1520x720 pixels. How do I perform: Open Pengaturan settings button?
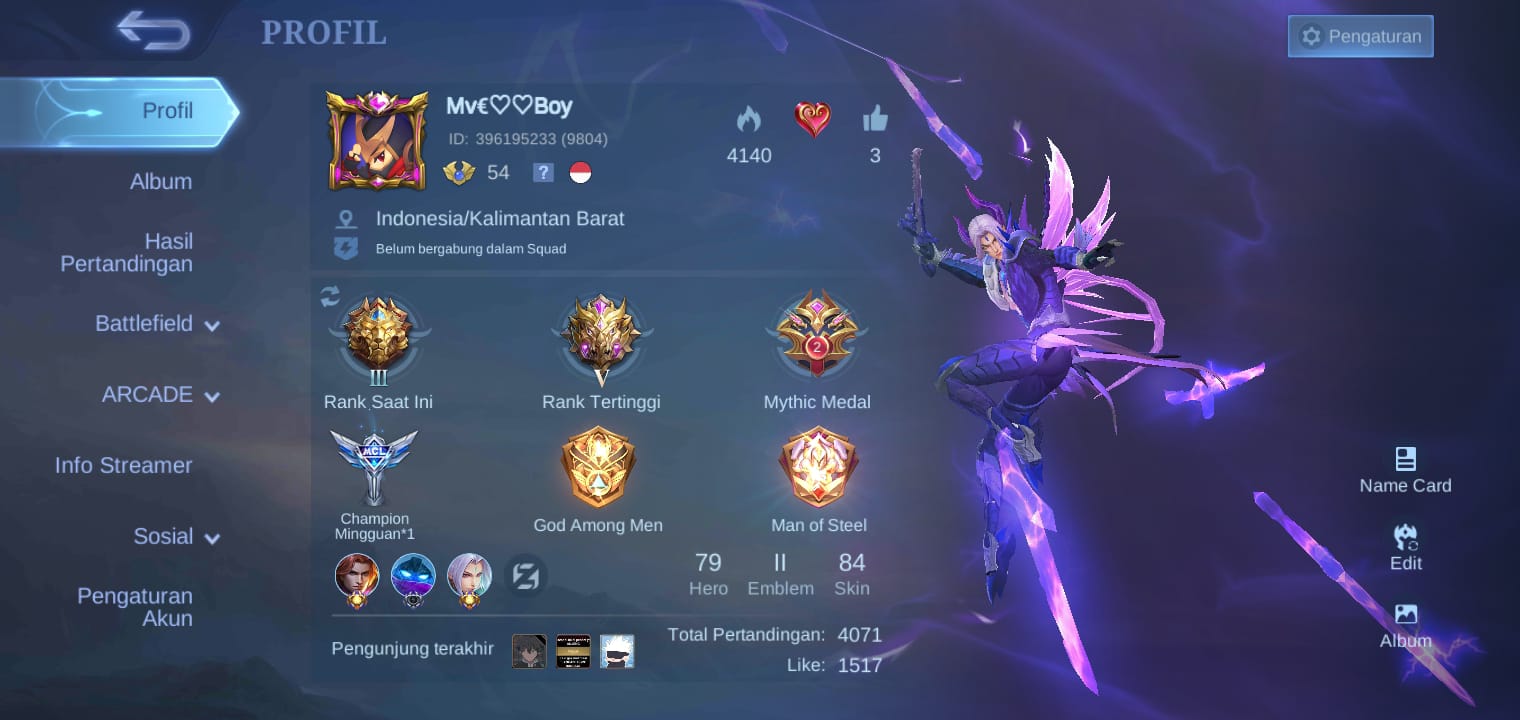coord(1360,36)
